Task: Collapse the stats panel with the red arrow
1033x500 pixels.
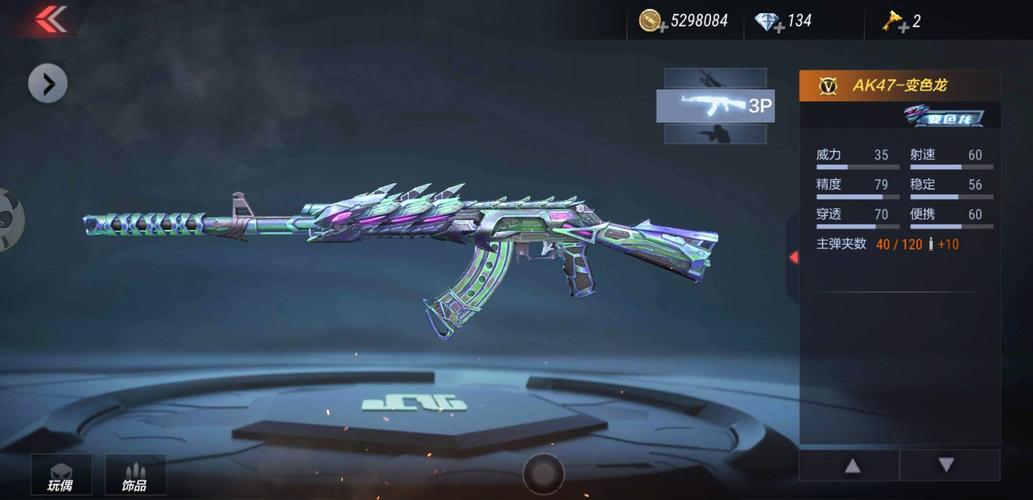Action: [793, 257]
